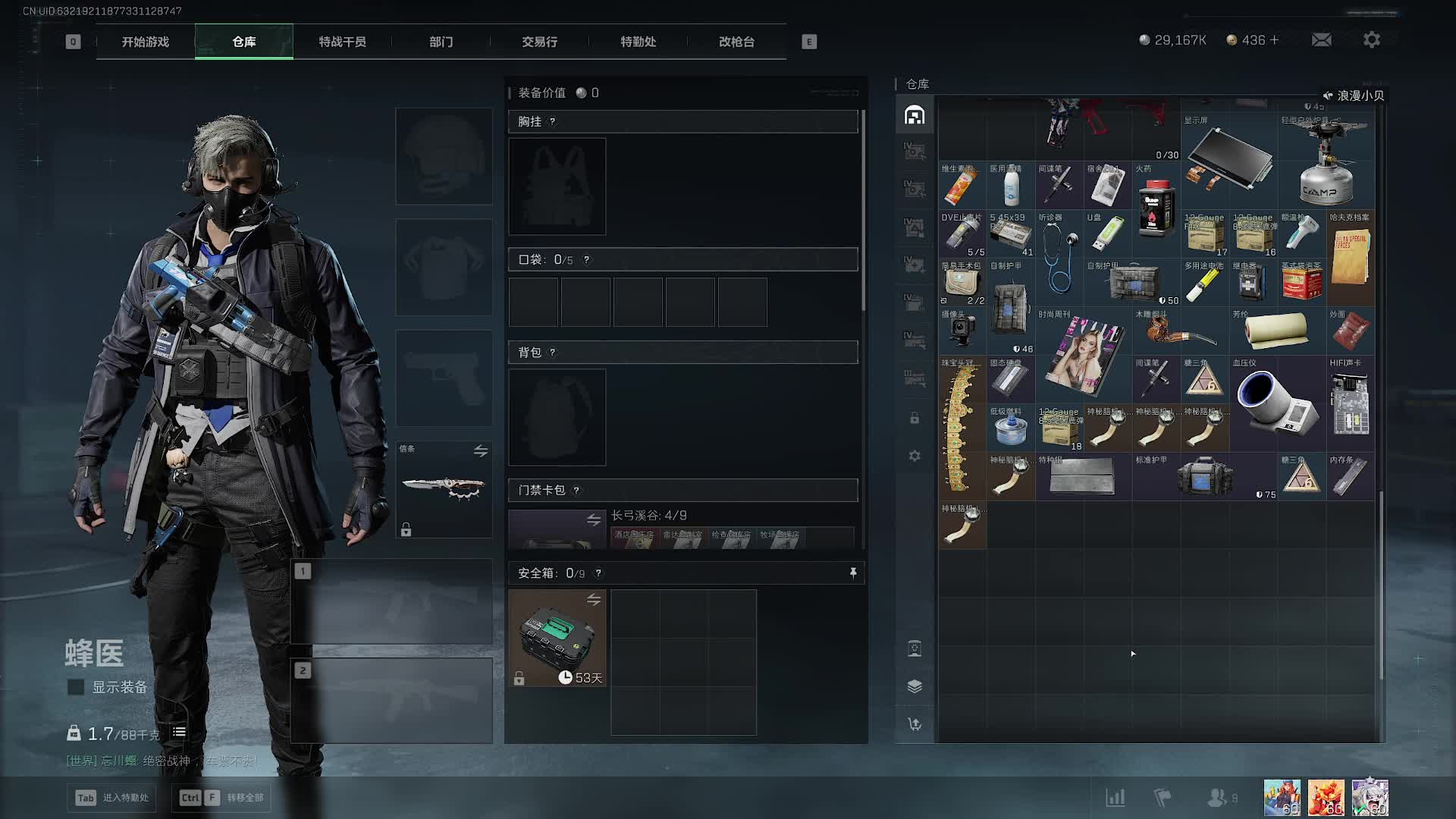This screenshot has height=819, width=1456.
Task: Click the camping gas stove item
Action: click(x=1326, y=161)
